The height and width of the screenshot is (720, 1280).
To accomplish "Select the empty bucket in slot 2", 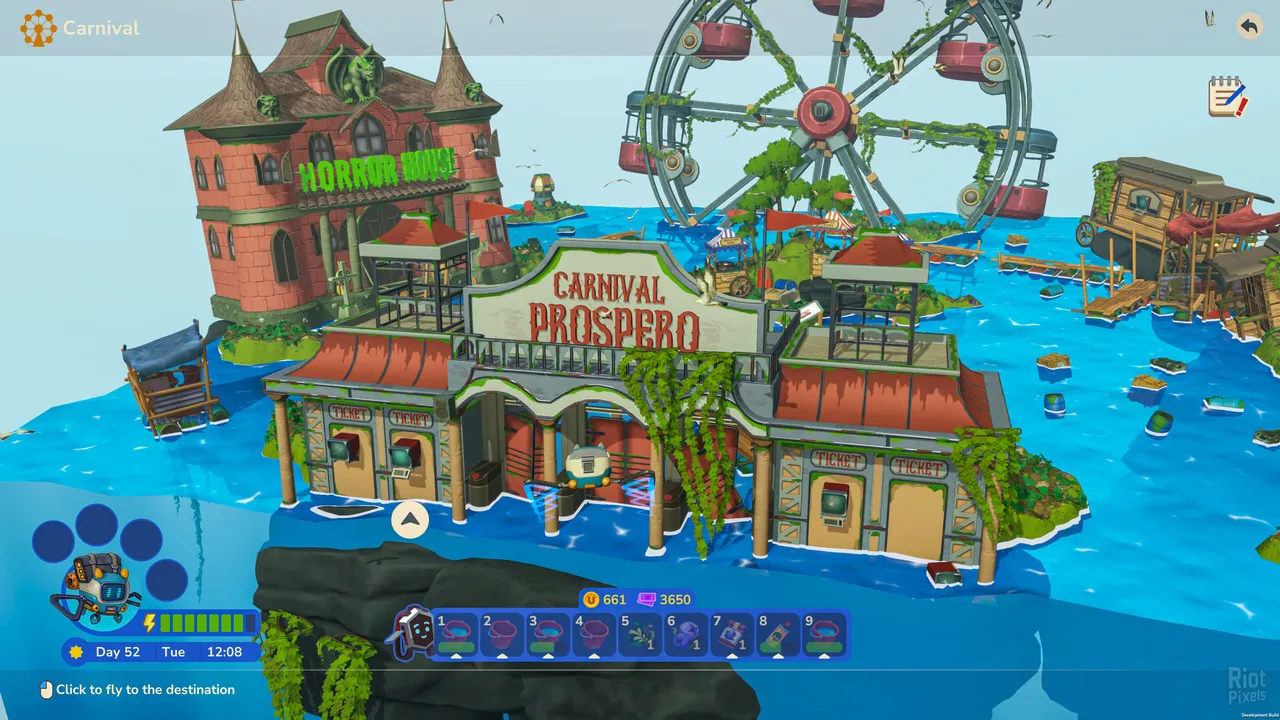I will 502,635.
